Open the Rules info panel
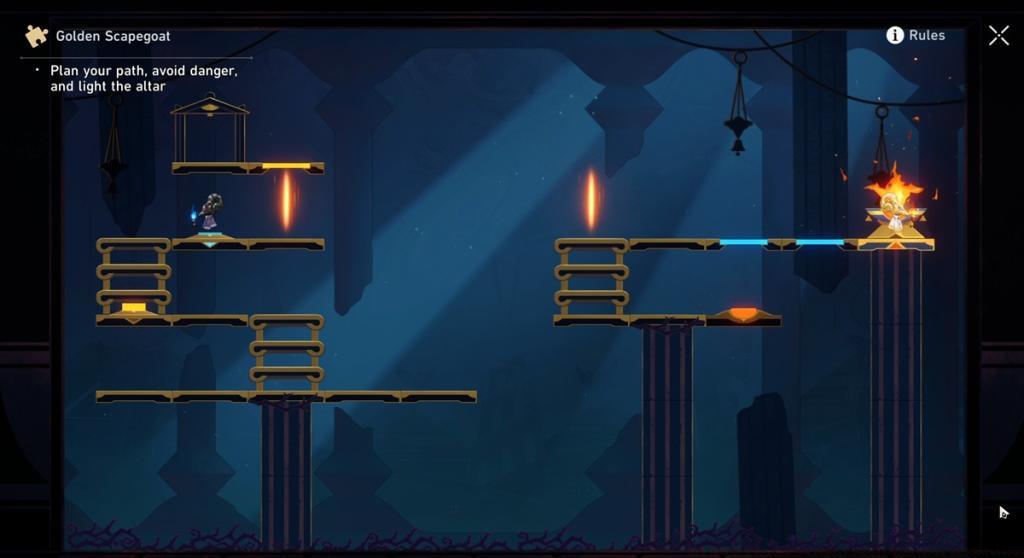The width and height of the screenshot is (1024, 558). point(915,35)
